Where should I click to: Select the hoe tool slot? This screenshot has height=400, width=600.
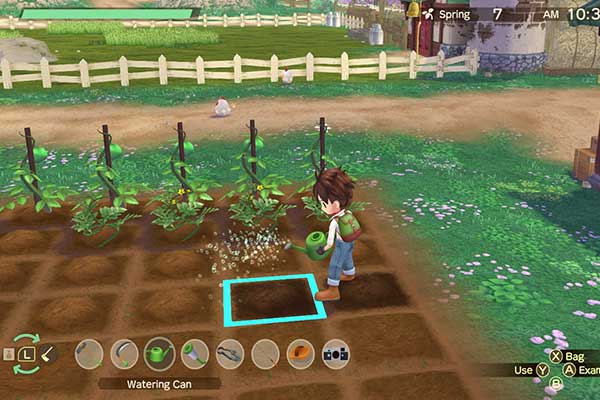[x=89, y=353]
